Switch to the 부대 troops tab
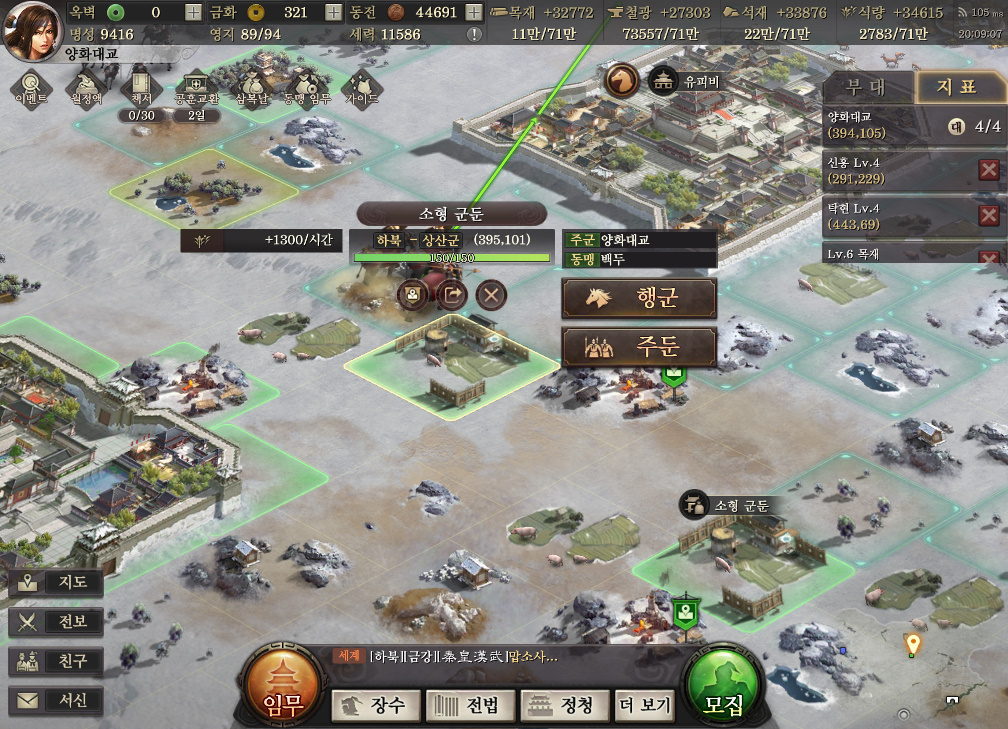The width and height of the screenshot is (1008, 729). pos(866,87)
